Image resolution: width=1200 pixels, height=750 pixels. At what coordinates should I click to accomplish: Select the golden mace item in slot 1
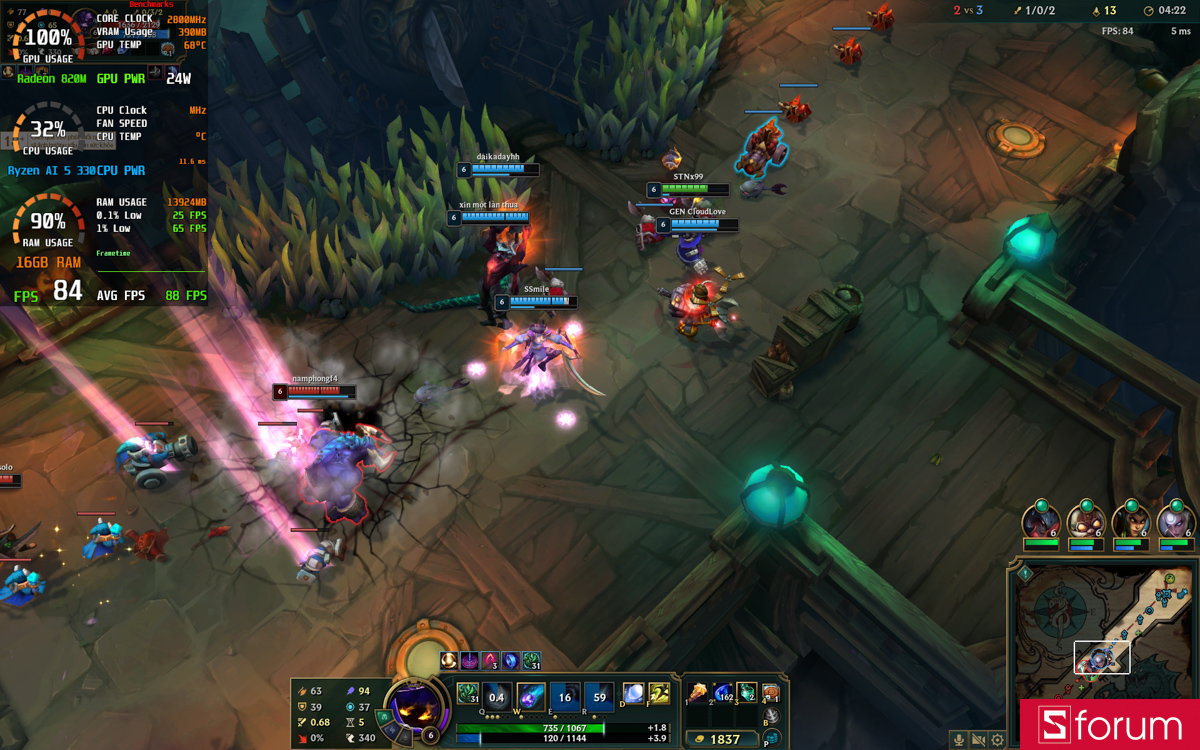pyautogui.click(x=698, y=692)
